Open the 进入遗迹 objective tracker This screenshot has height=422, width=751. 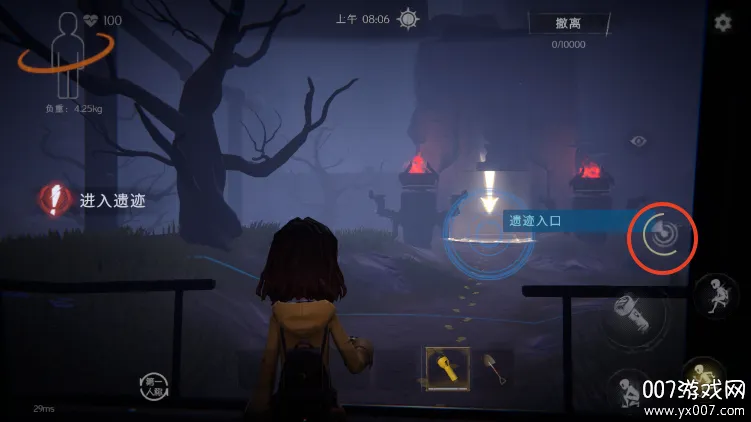click(93, 200)
